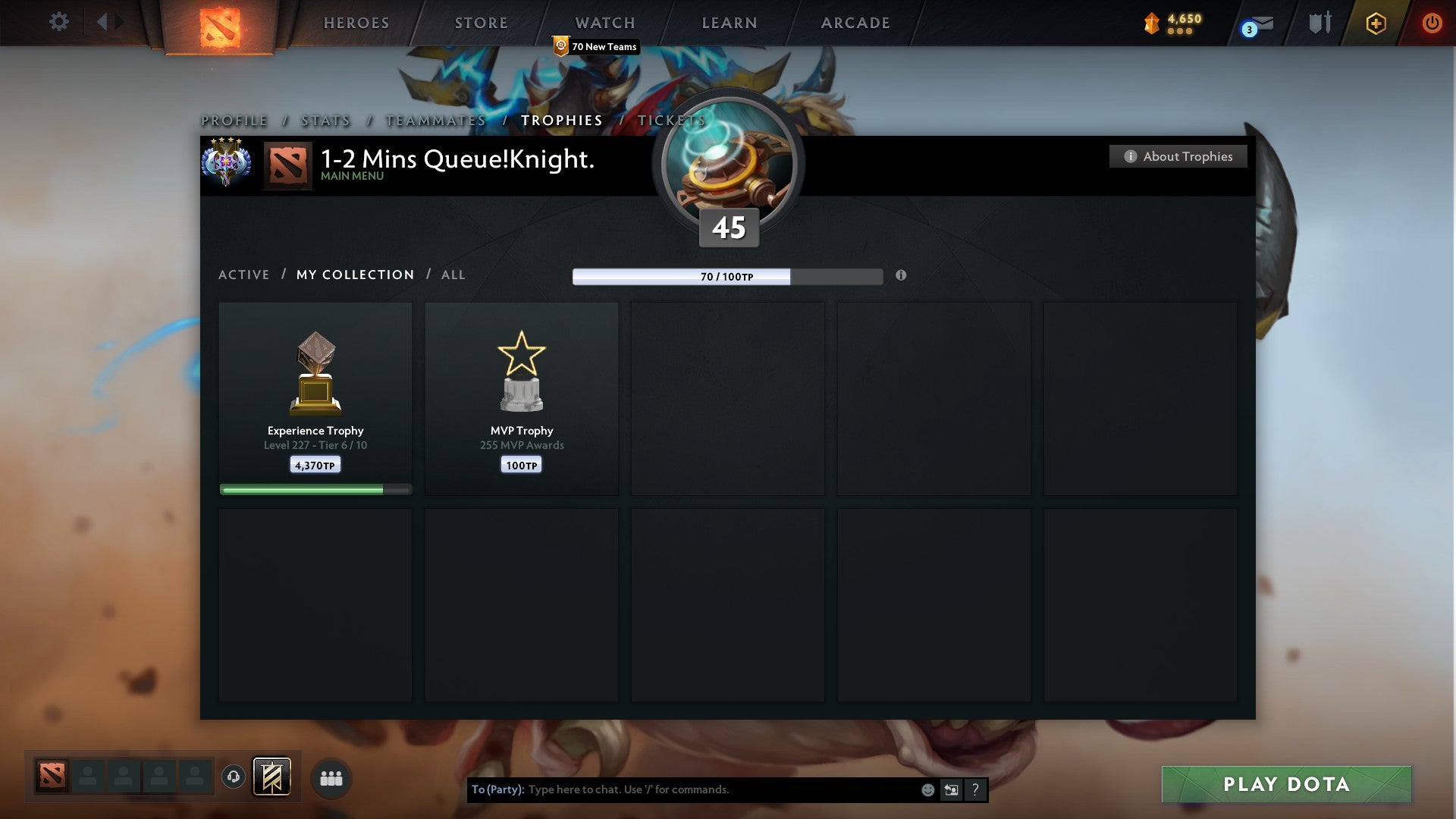Open the armory shield and sword icon
The width and height of the screenshot is (1456, 819).
[x=1318, y=23]
